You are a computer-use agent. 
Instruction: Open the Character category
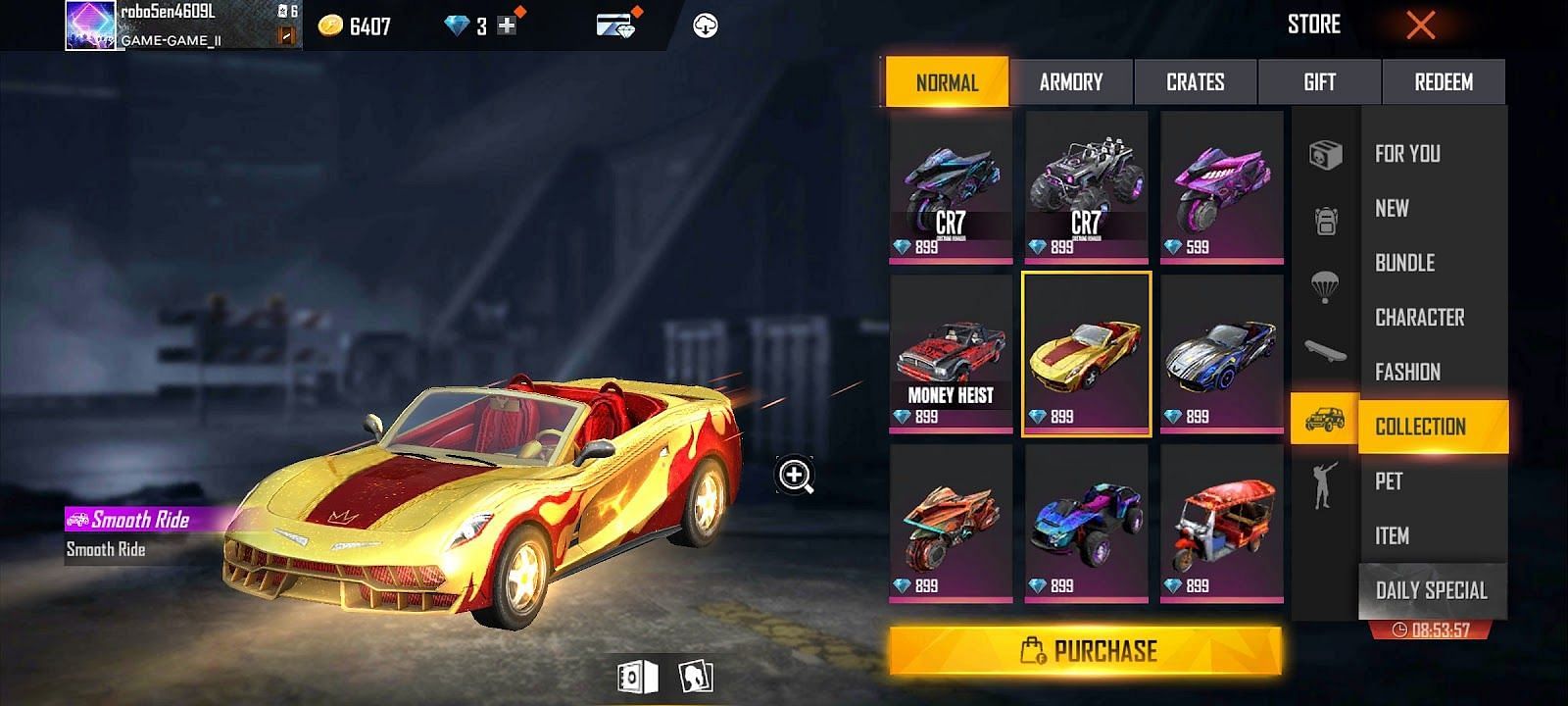point(1419,318)
